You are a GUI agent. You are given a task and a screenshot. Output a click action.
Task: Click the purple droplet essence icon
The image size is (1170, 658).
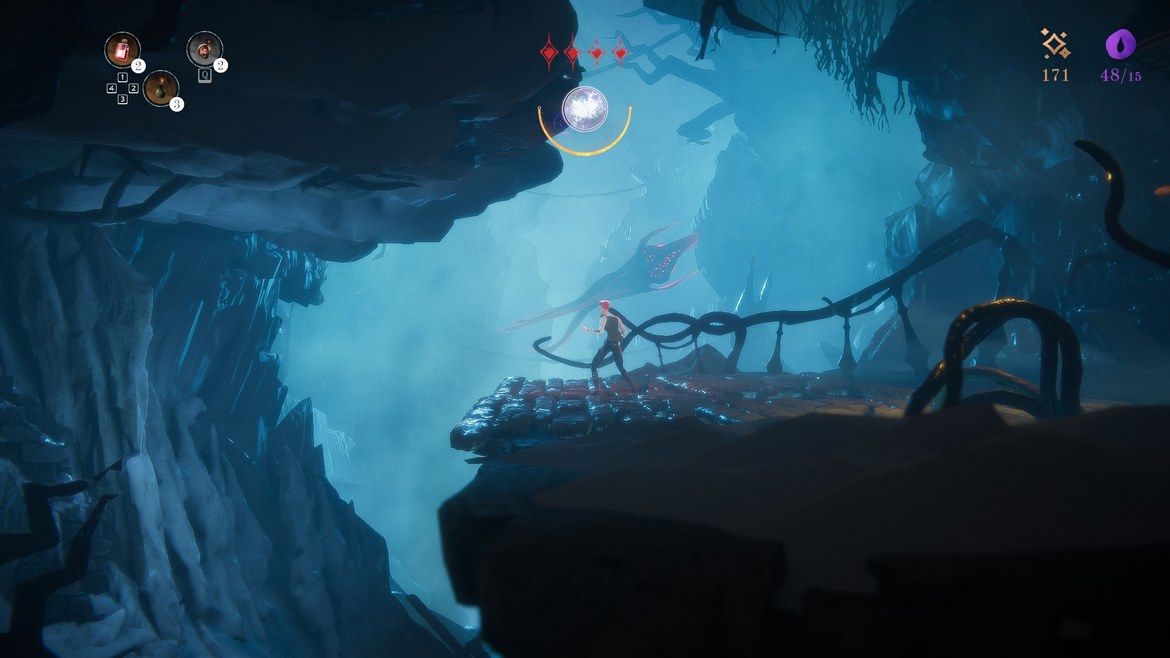point(1120,45)
